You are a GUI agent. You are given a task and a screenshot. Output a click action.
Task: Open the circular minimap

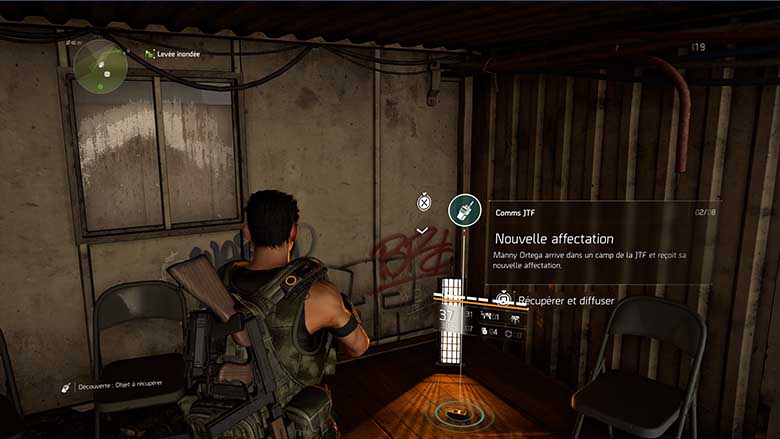(99, 65)
